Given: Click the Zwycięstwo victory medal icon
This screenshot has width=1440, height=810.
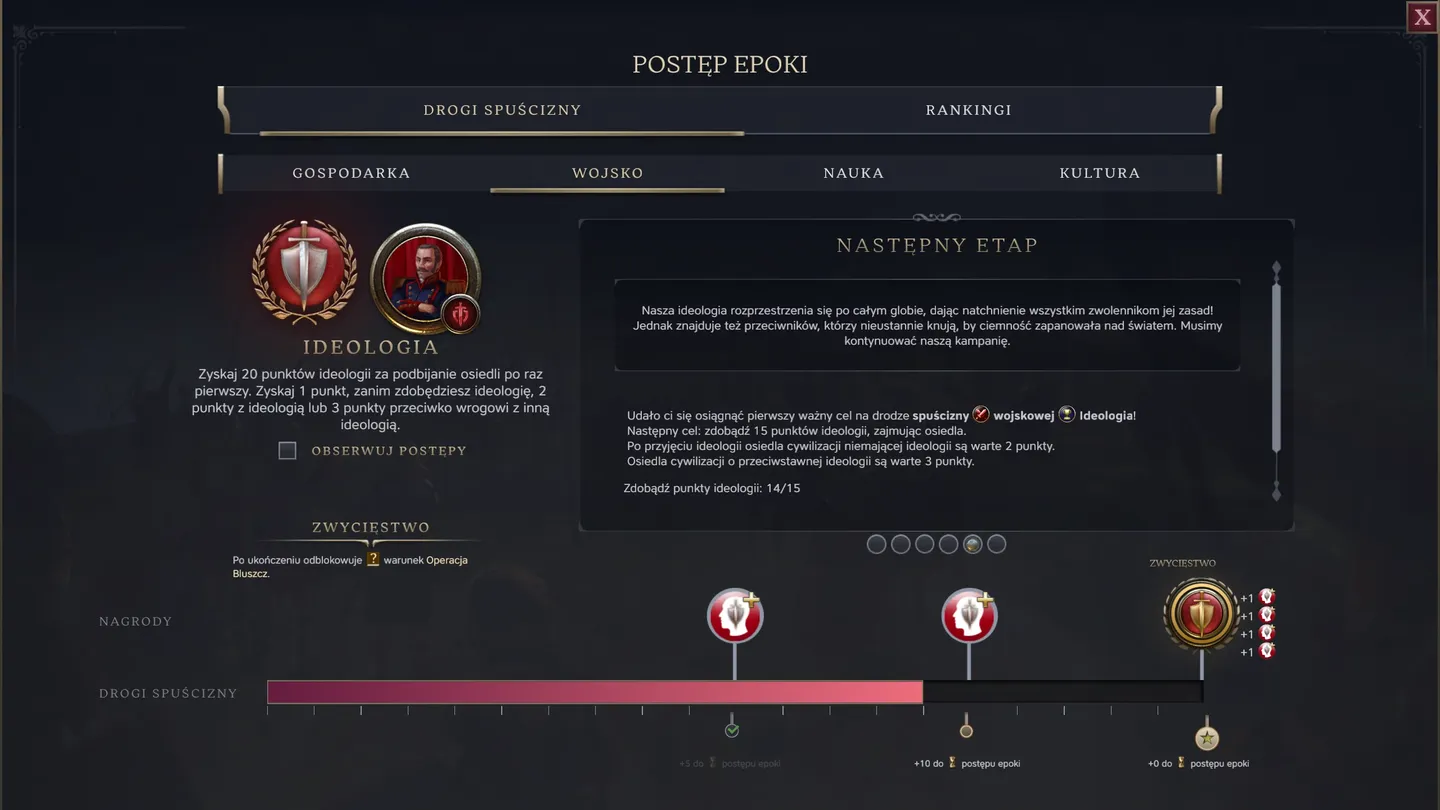Looking at the screenshot, I should [x=1200, y=616].
